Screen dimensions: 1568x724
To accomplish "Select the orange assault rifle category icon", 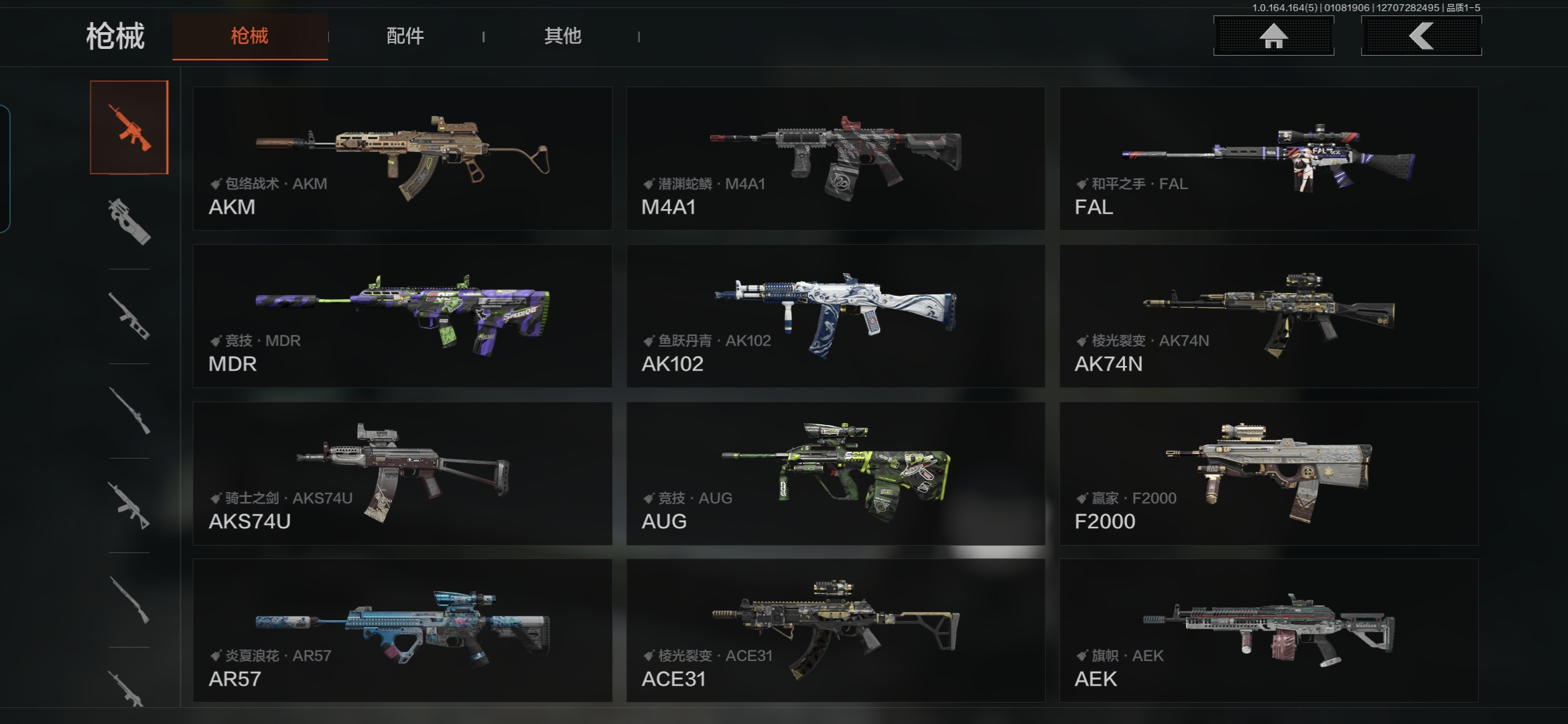I will (x=129, y=127).
